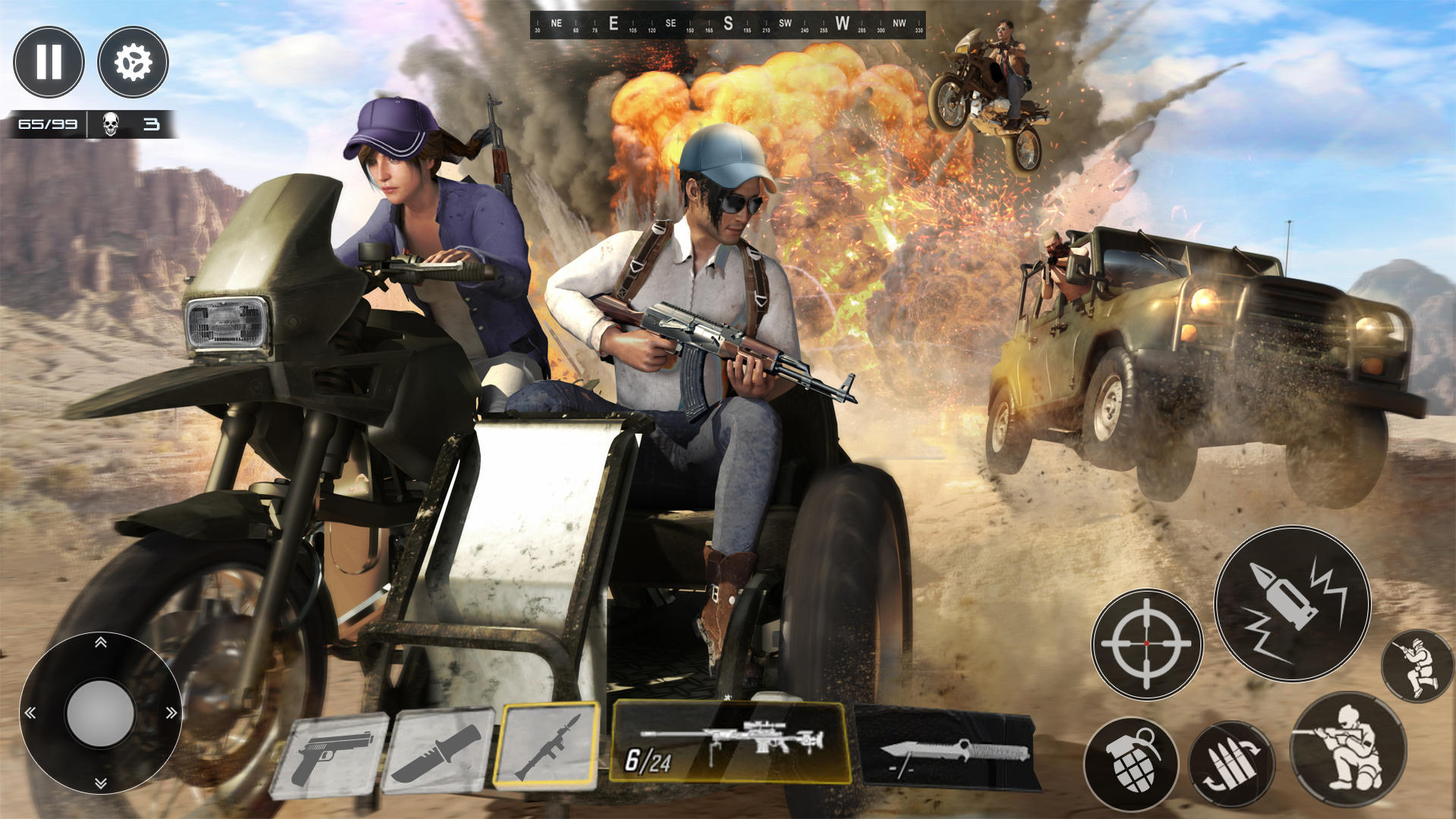This screenshot has width=1456, height=819.
Task: Click the joystick's right arrow
Action: 171,713
